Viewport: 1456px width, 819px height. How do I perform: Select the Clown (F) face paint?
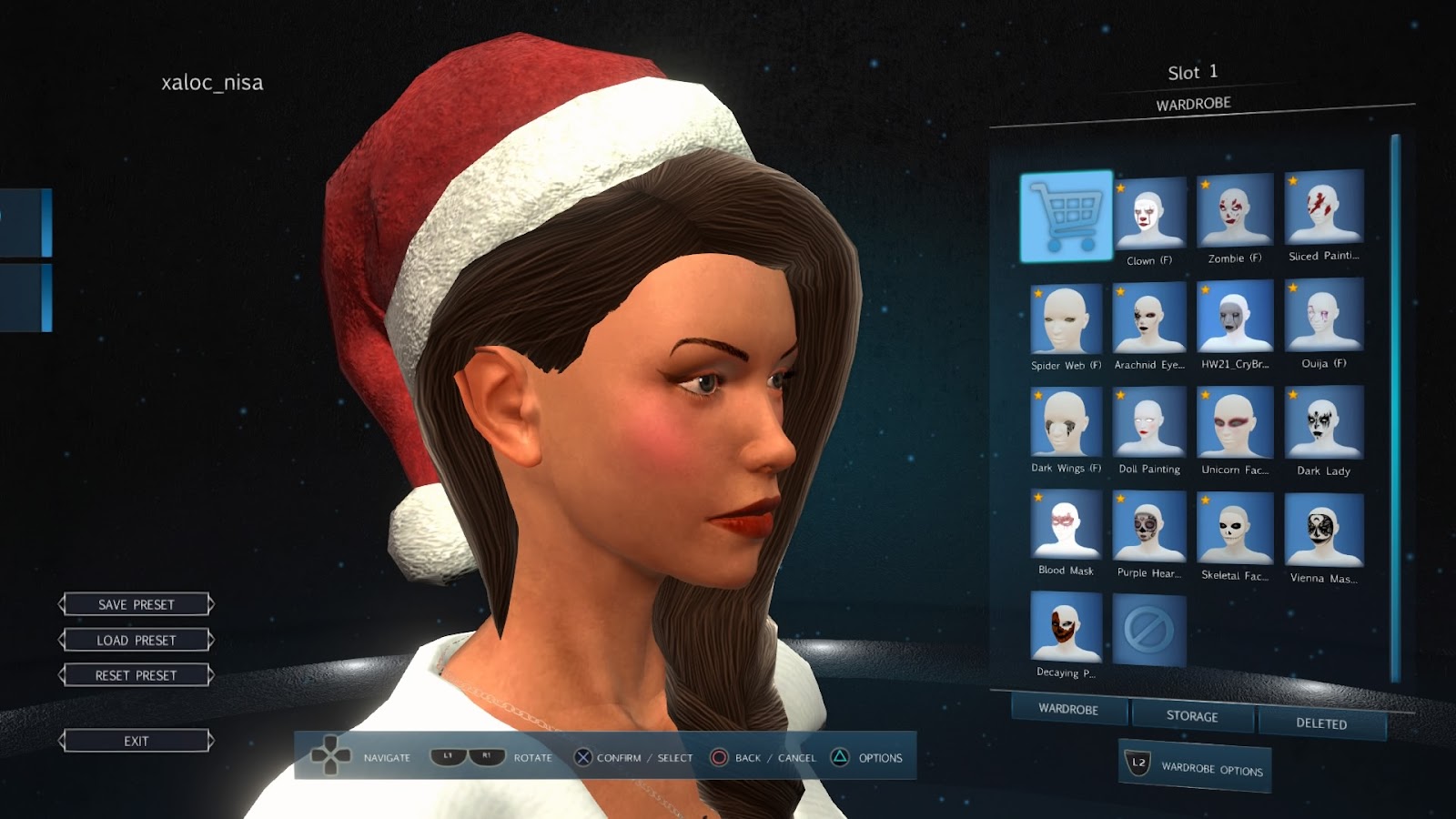[1149, 215]
